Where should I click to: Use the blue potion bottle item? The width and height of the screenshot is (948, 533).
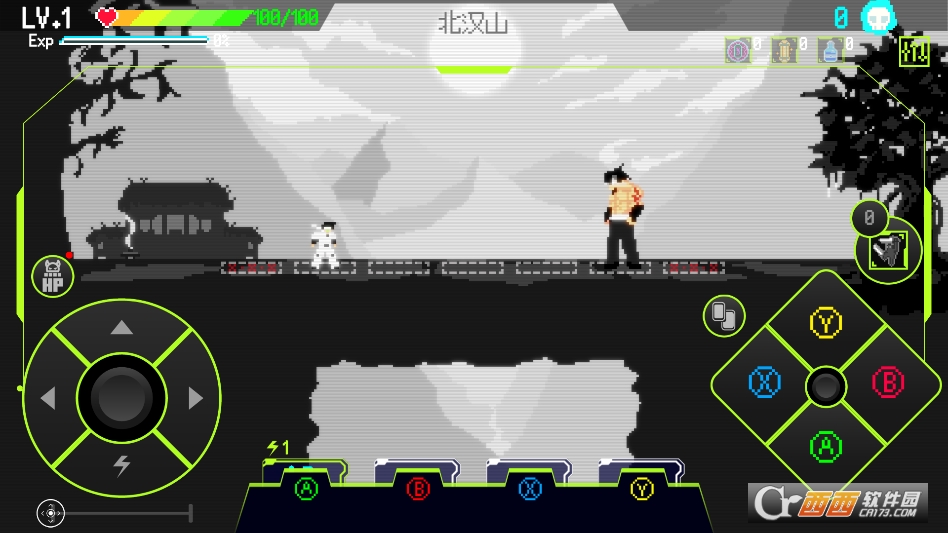coord(829,50)
